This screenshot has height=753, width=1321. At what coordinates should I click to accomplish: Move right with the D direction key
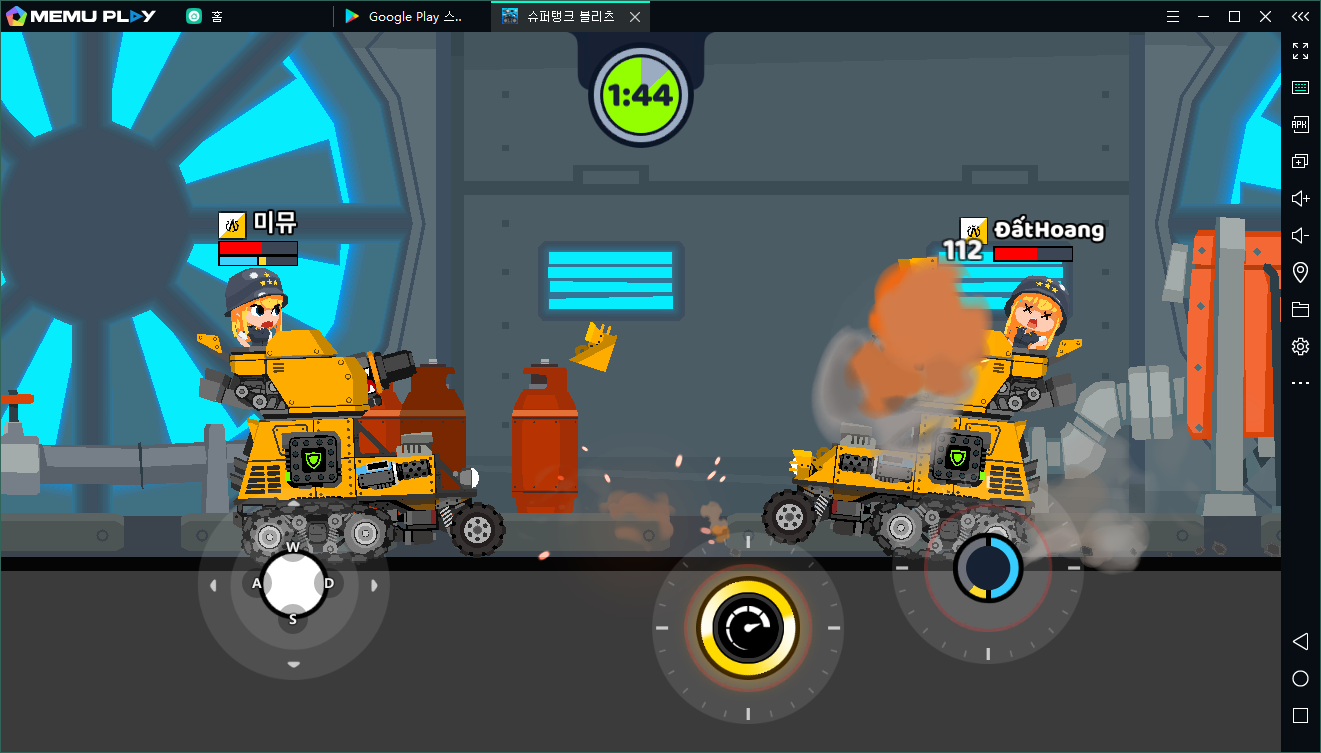pos(329,583)
